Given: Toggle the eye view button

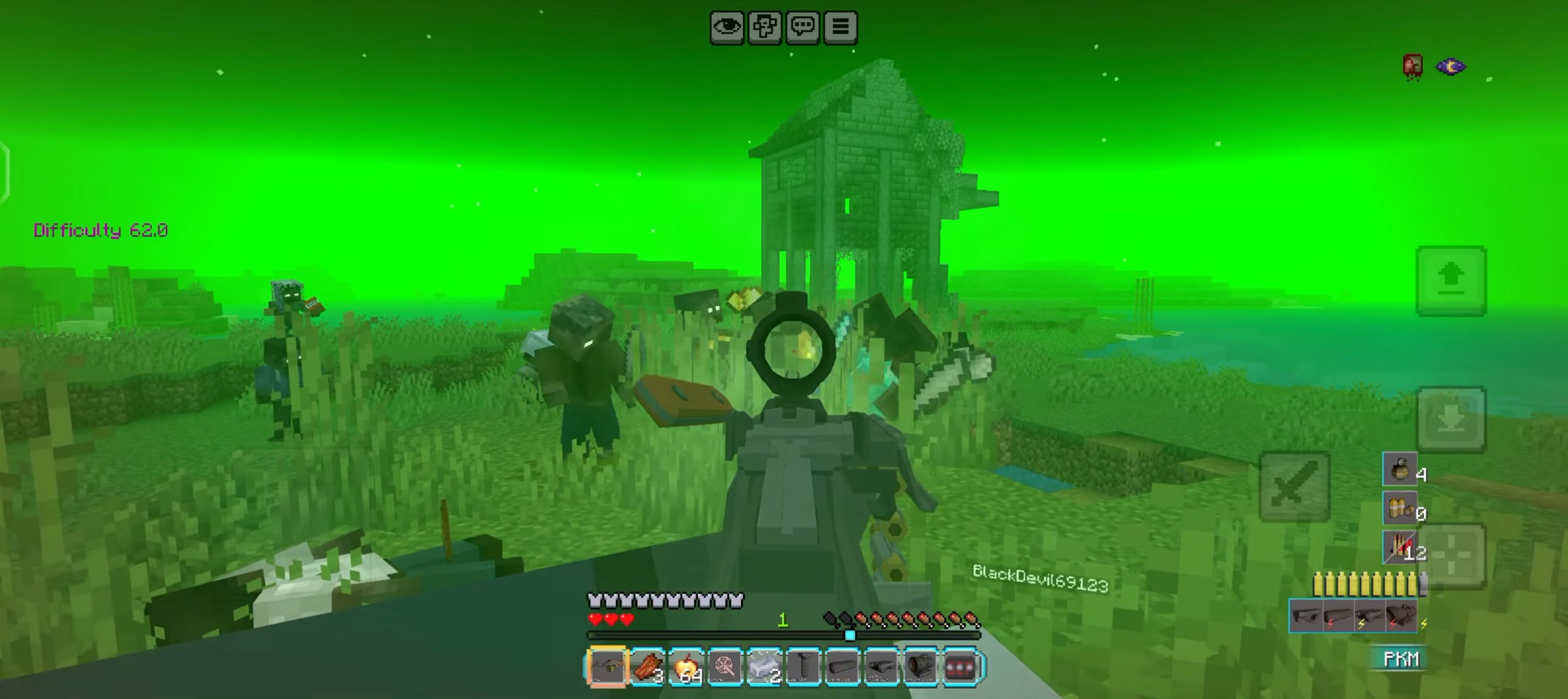Looking at the screenshot, I should tap(727, 28).
